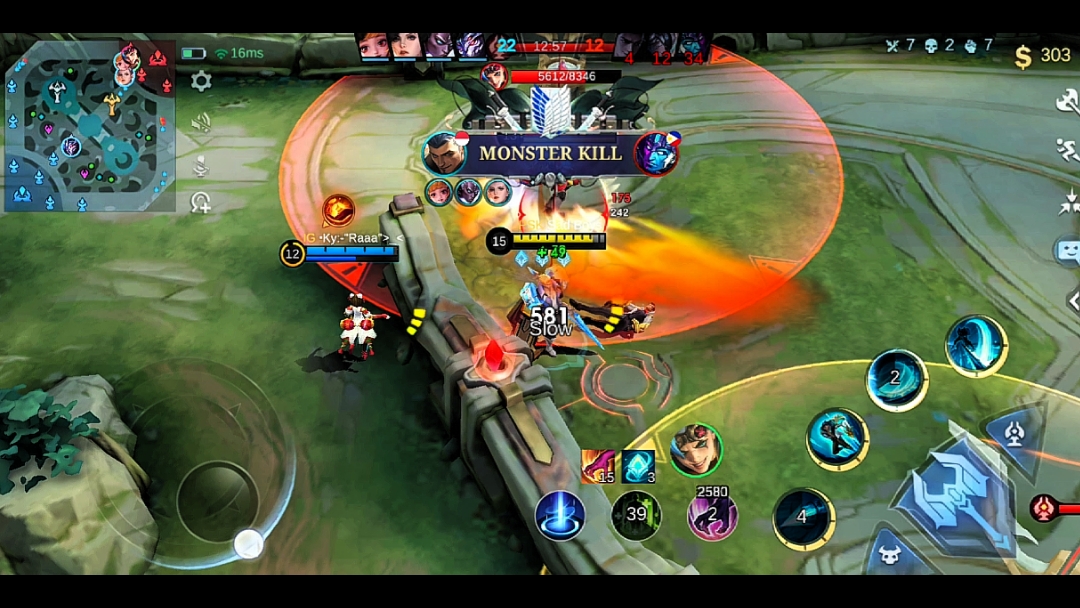
Task: Tap the minion target attack button
Action: point(889,554)
